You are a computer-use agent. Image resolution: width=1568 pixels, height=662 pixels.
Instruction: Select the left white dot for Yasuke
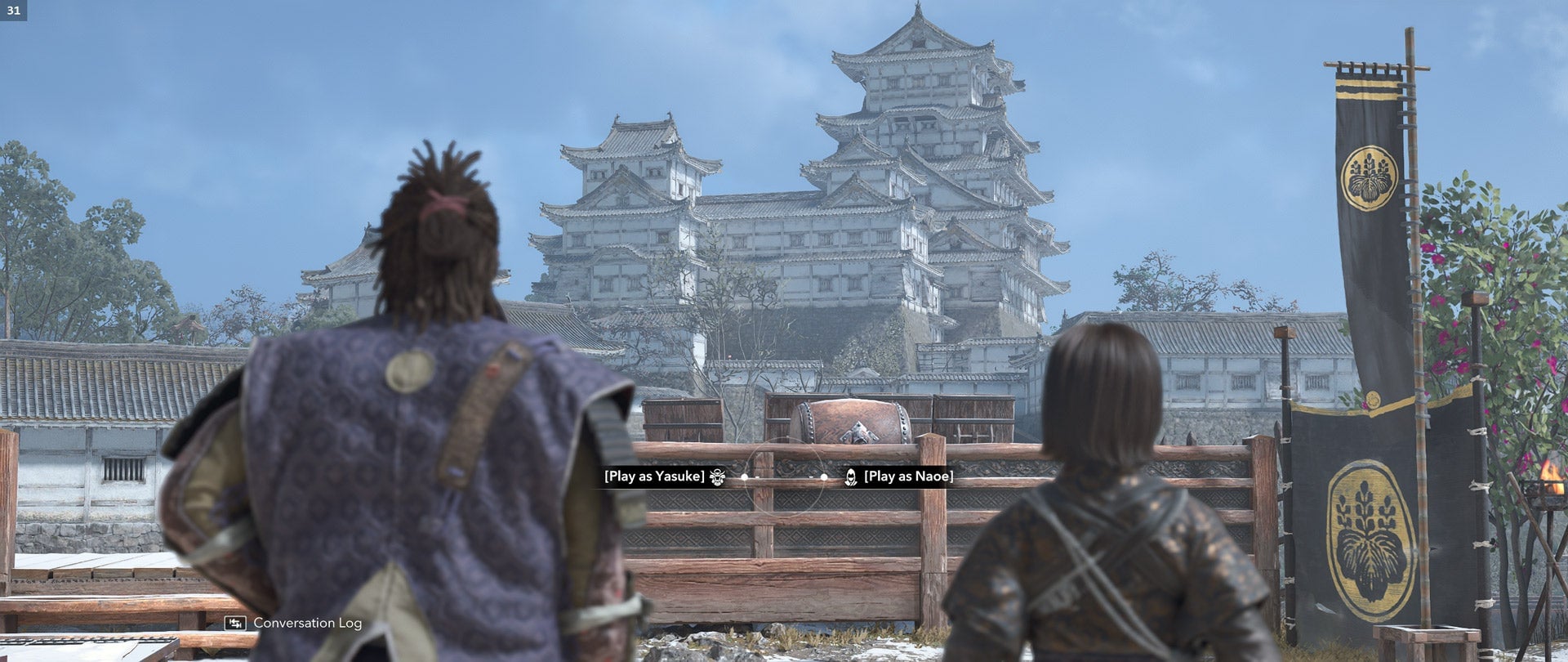tap(744, 476)
